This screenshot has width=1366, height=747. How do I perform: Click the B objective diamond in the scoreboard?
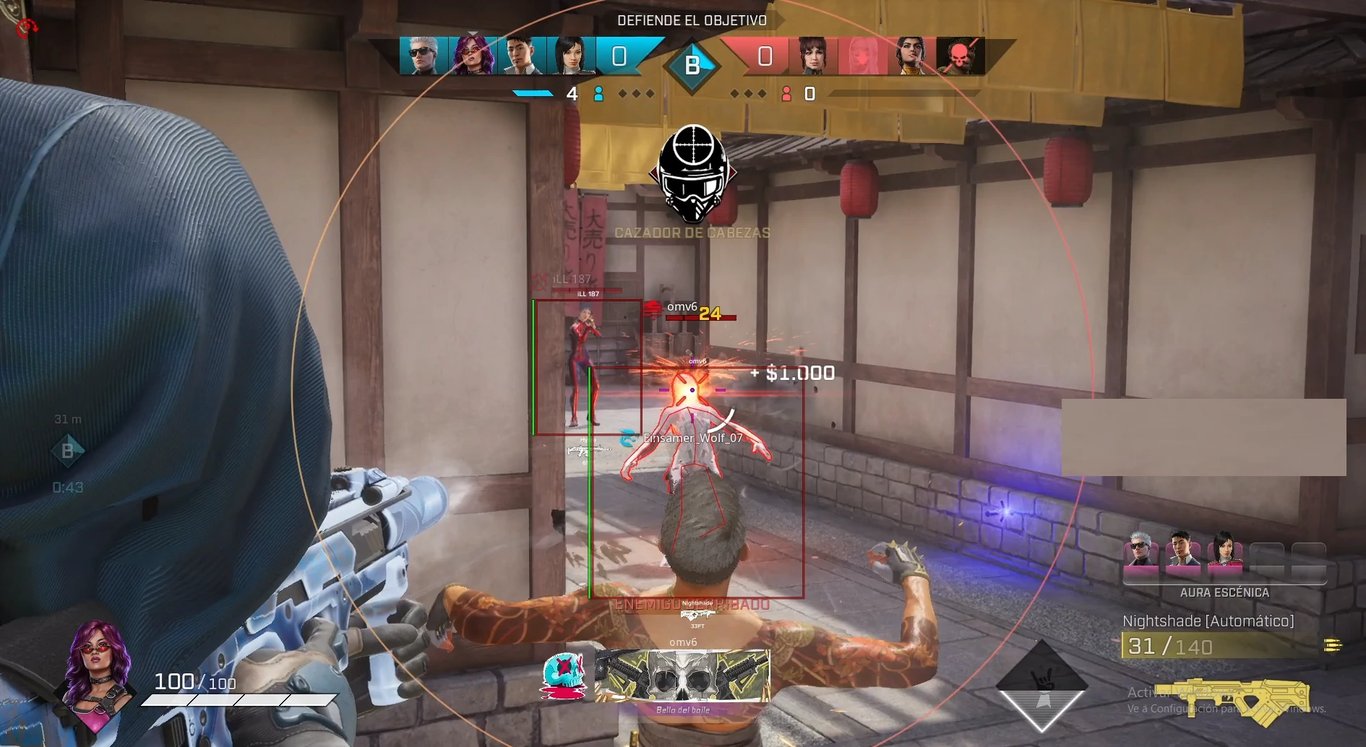[692, 66]
